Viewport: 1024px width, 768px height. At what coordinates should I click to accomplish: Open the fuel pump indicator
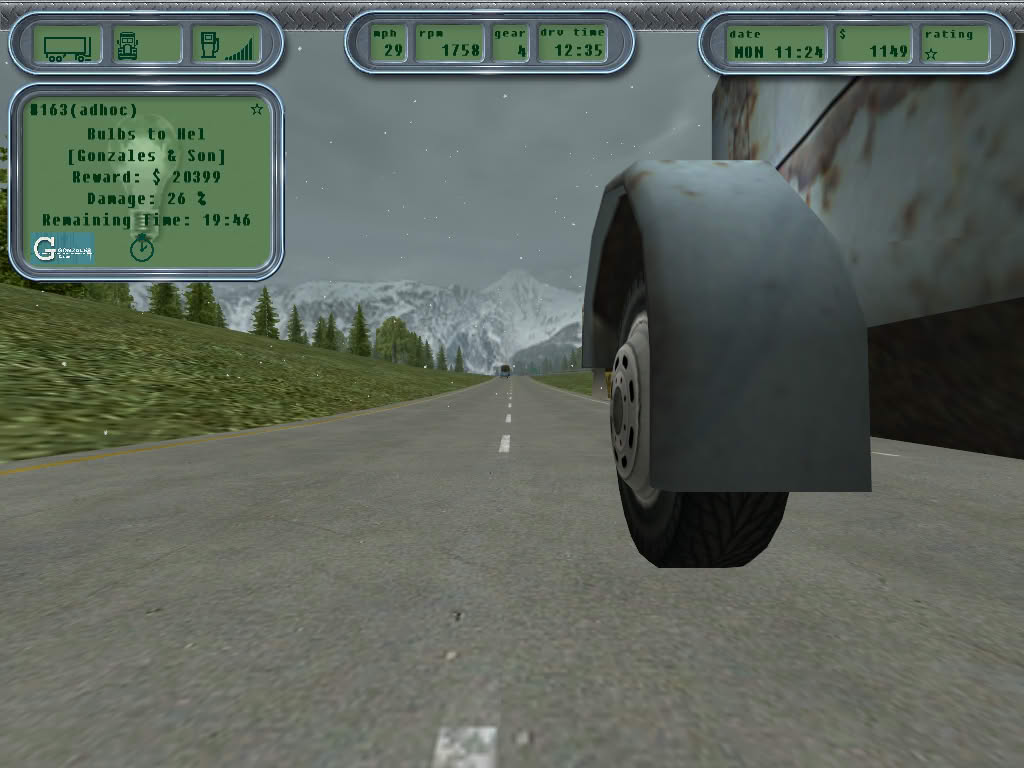pyautogui.click(x=210, y=45)
